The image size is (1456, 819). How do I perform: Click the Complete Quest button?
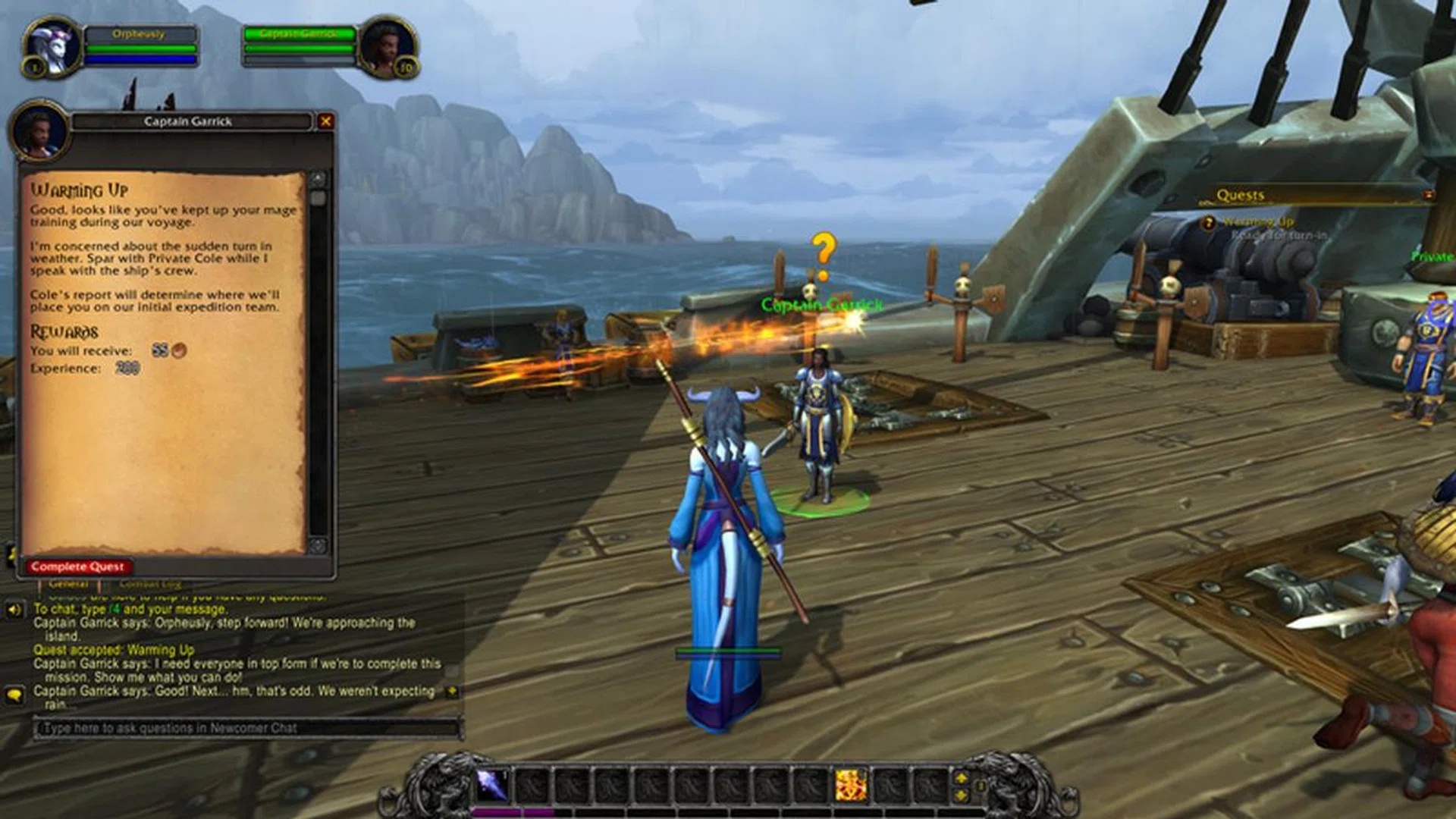coord(77,566)
